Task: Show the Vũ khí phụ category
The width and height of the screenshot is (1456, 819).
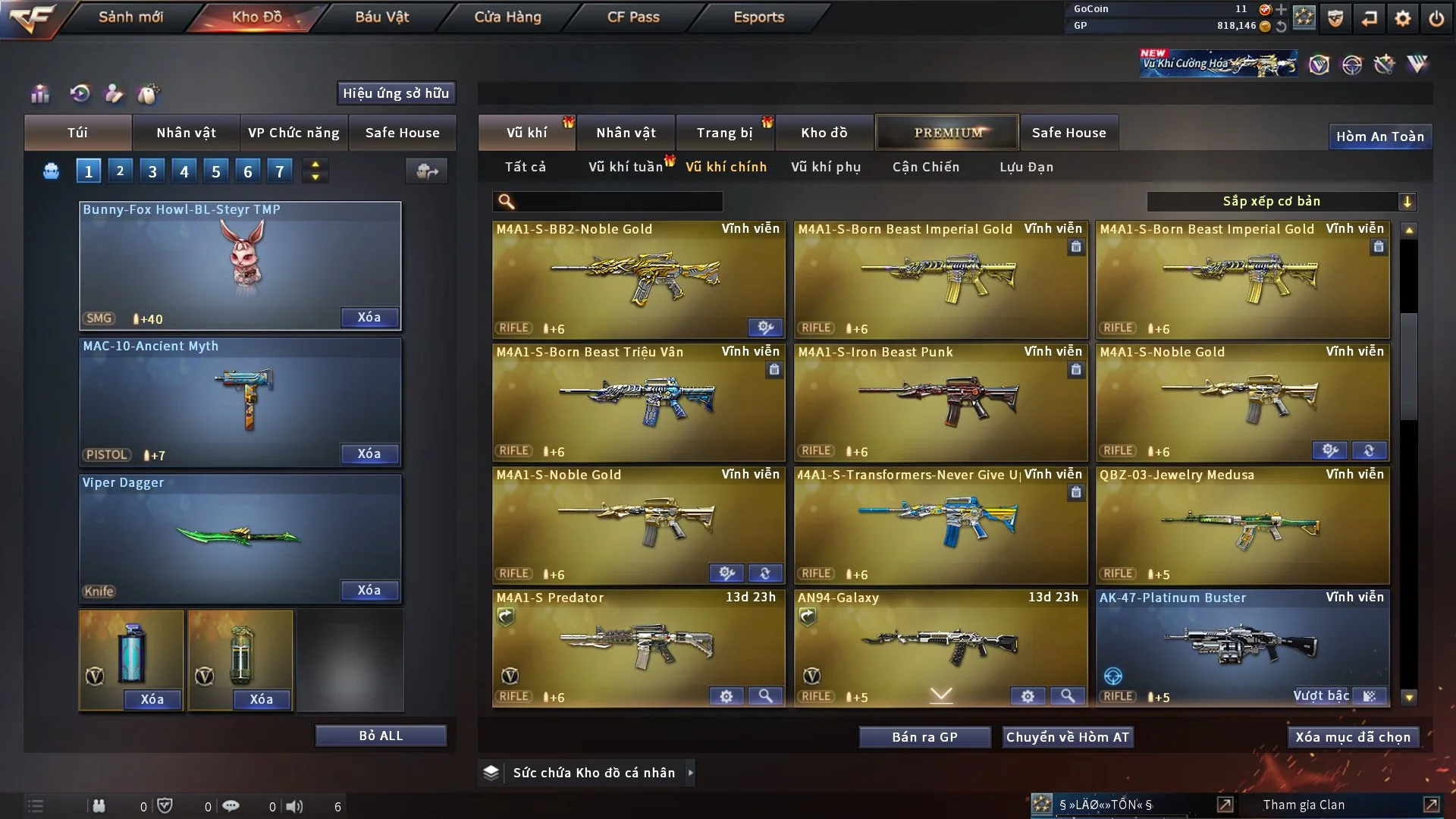Action: (x=826, y=167)
